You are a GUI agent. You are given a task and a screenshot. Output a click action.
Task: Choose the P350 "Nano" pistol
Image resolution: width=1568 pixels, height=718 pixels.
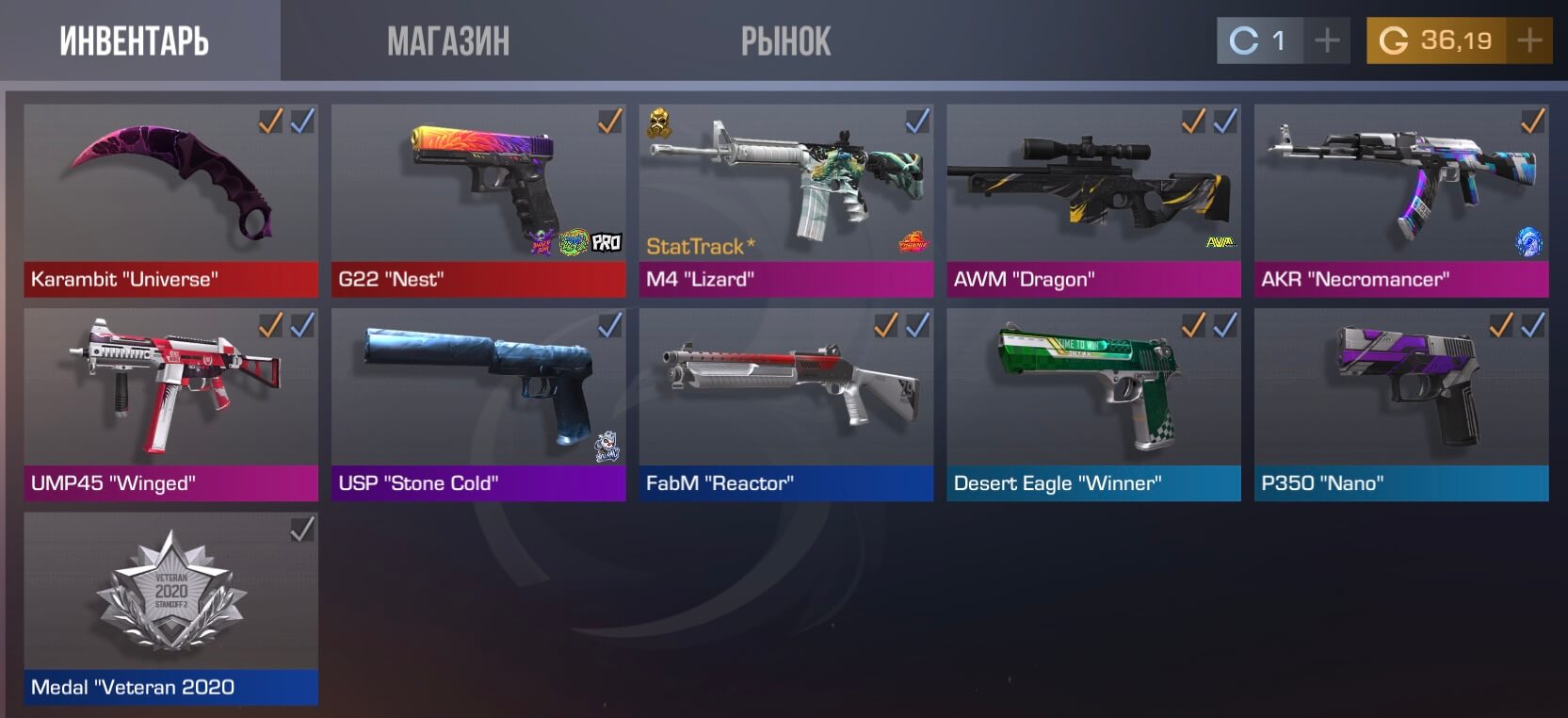coord(1401,404)
